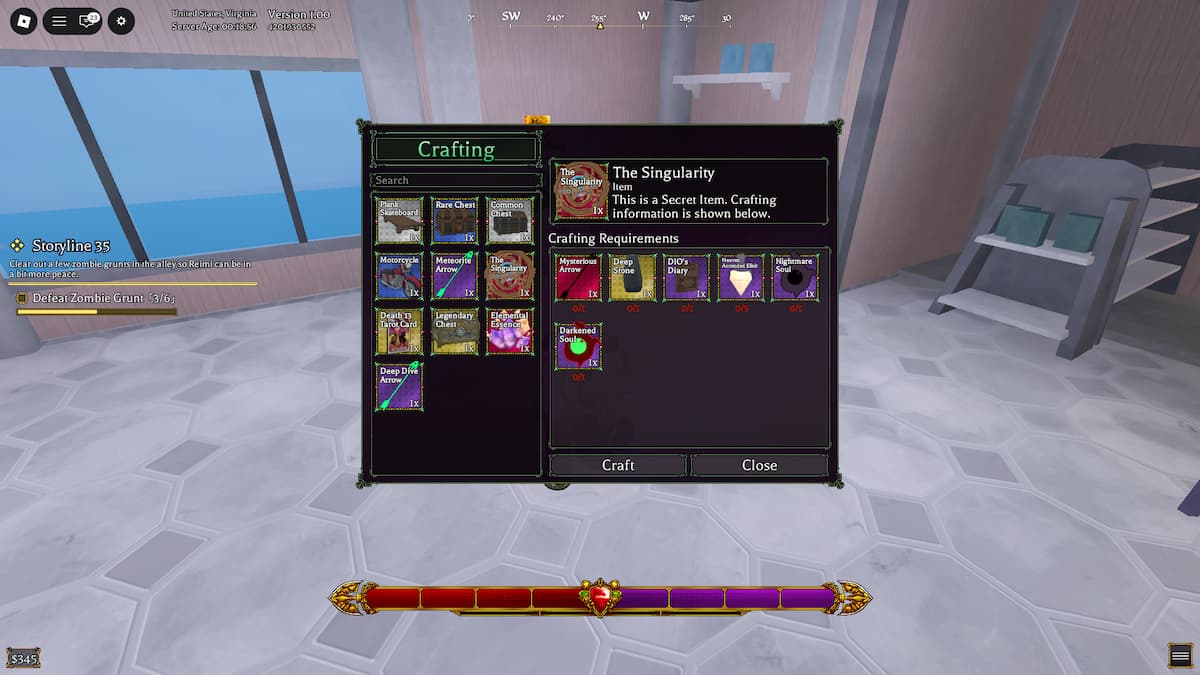Open the Storyline 35 quest tracker
This screenshot has height=675, width=1200.
tap(70, 246)
